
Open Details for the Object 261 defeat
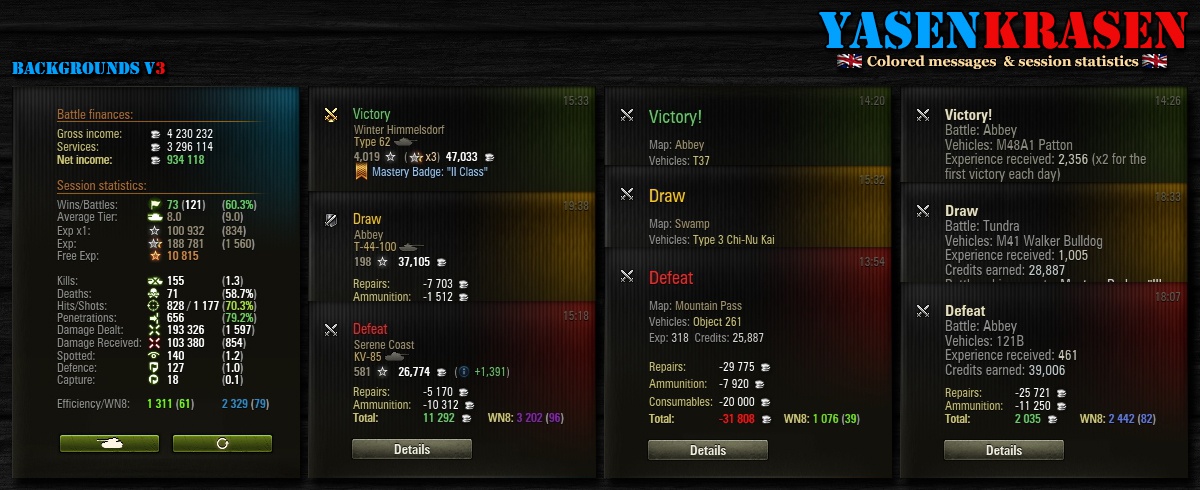click(707, 450)
